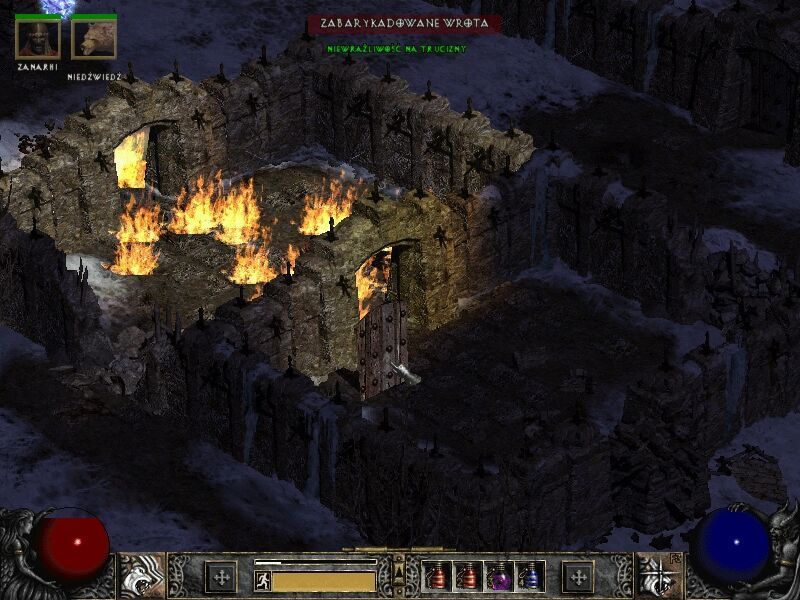Use the blue mana potion in belt

pos(529,577)
